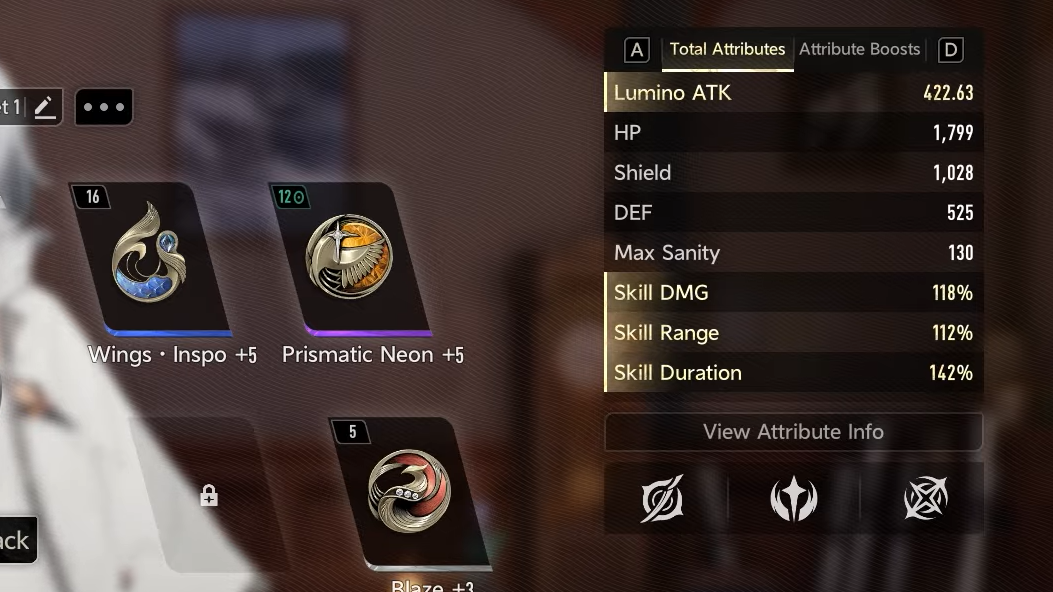Choose the winged emblem icon below attributes

click(x=793, y=498)
